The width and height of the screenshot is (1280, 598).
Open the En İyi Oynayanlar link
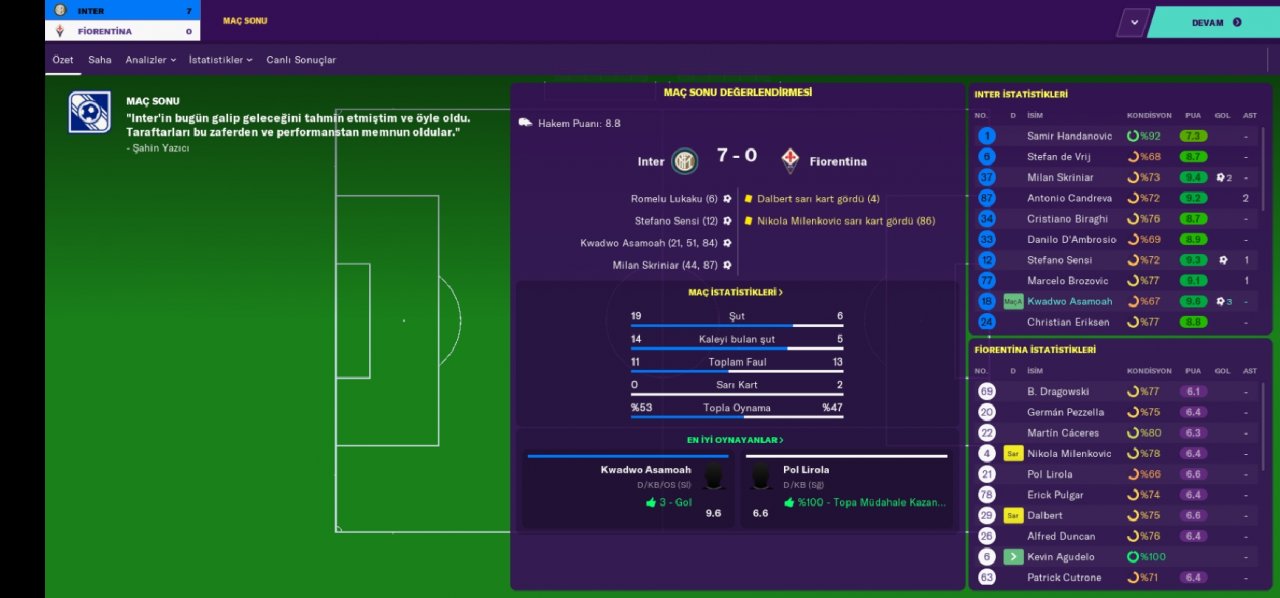(735, 440)
